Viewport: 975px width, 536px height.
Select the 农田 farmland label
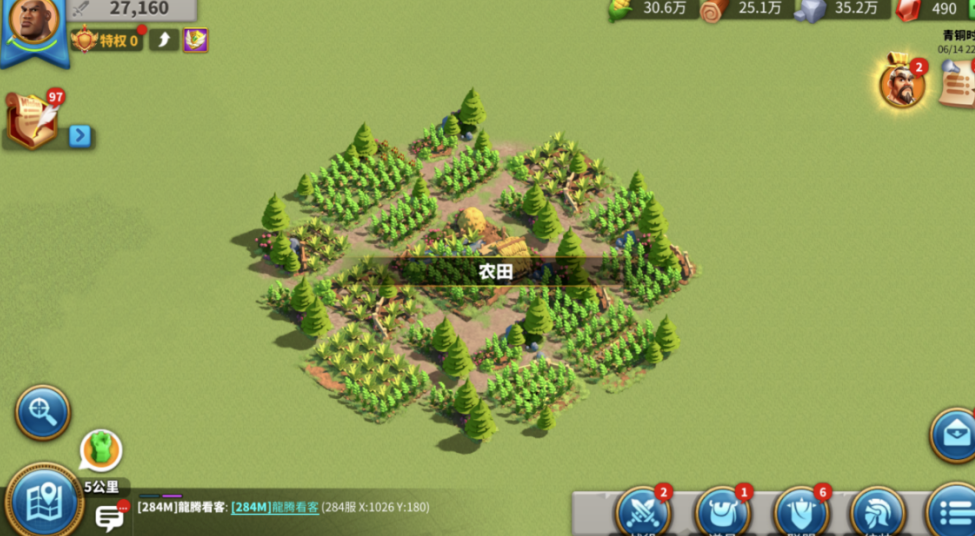click(494, 272)
